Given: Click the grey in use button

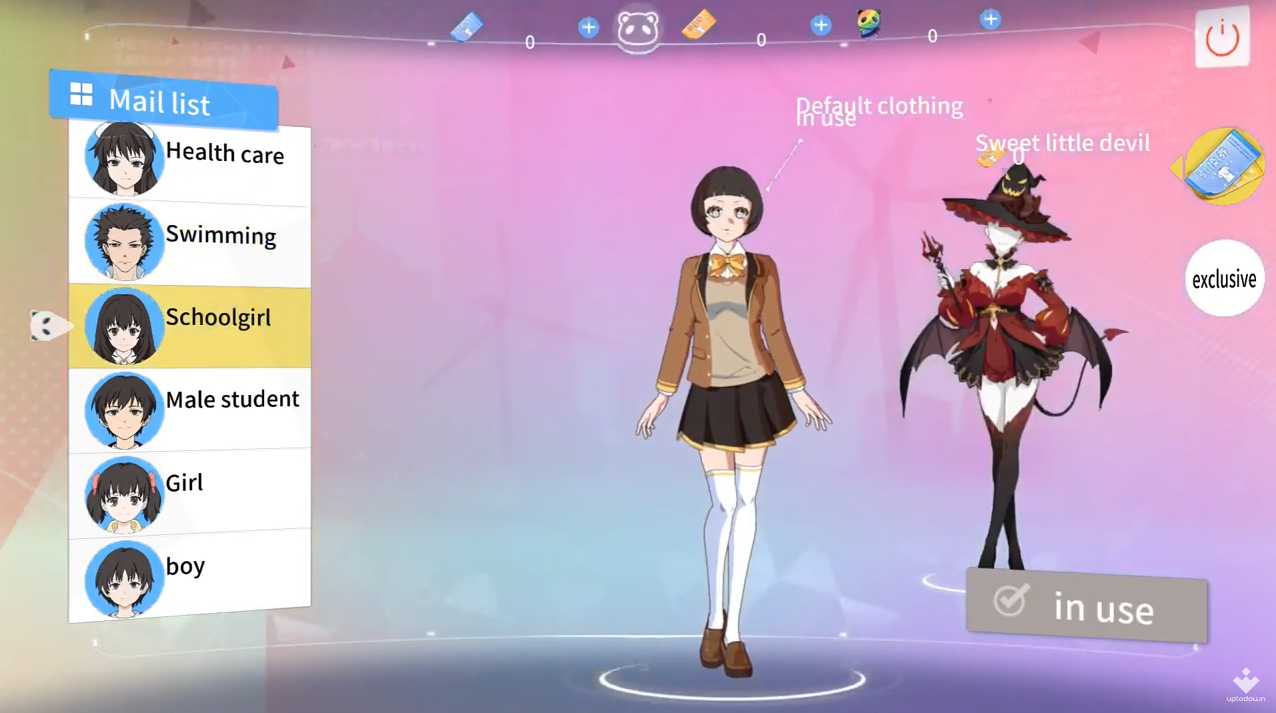Looking at the screenshot, I should [1086, 604].
